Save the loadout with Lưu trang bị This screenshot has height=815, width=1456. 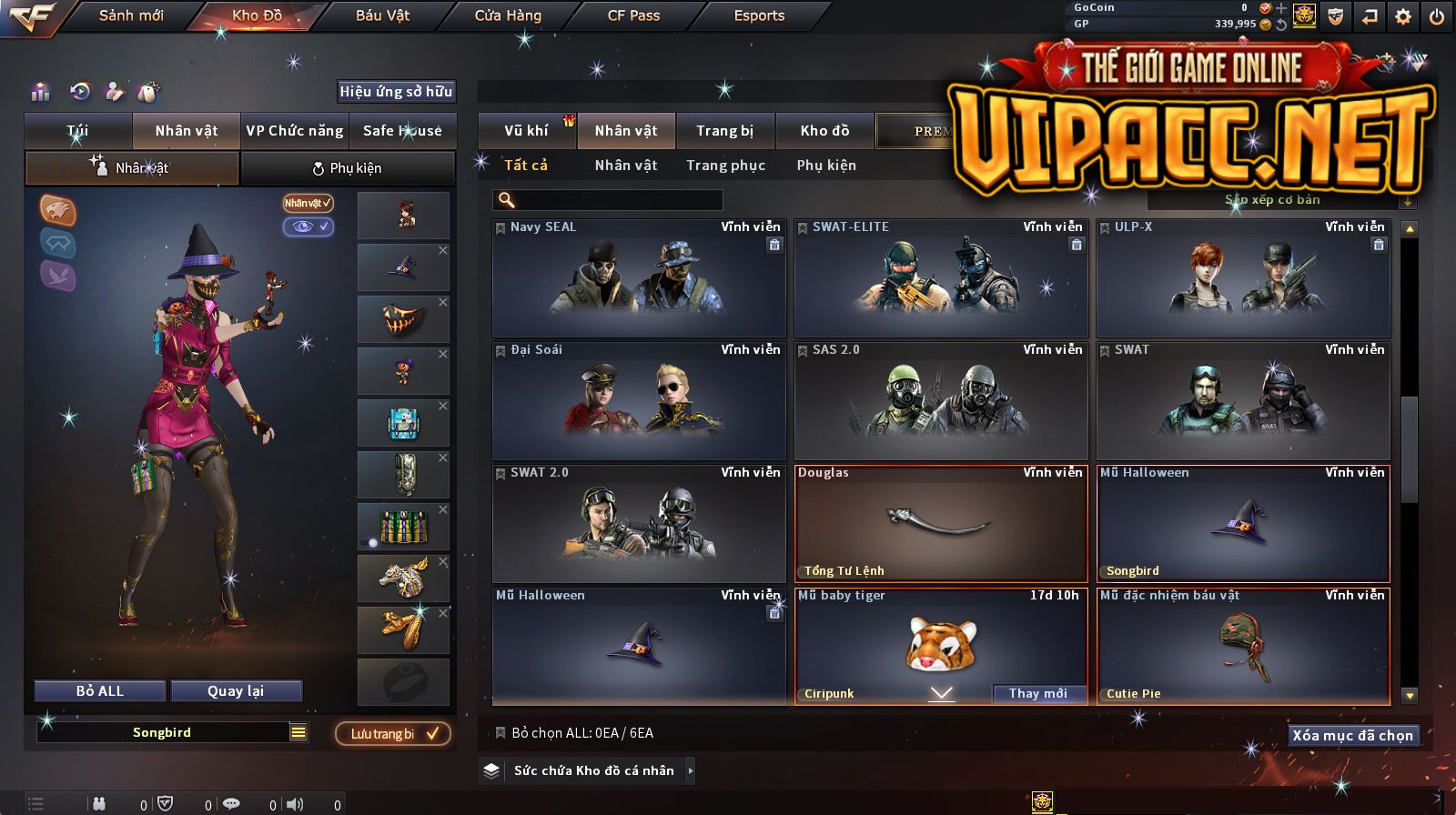[x=393, y=734]
